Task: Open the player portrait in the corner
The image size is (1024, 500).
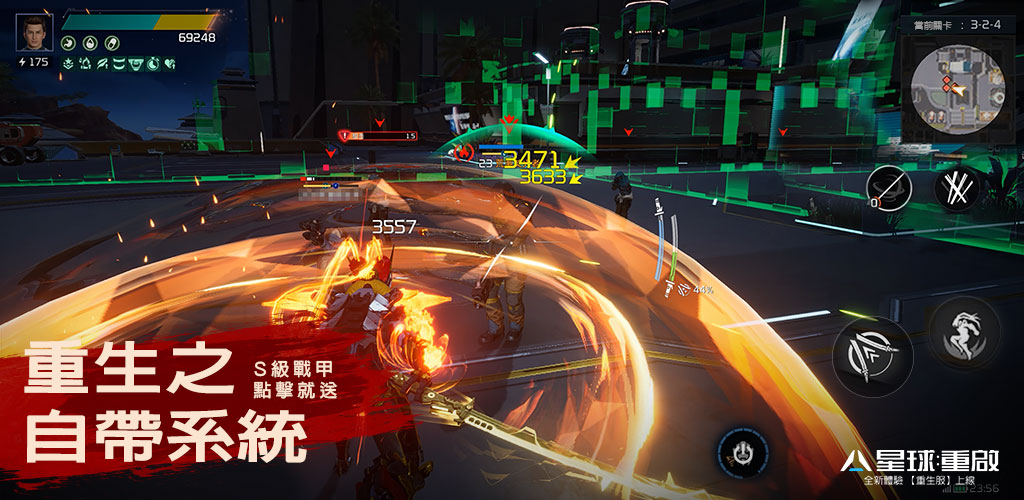Action: [x=33, y=32]
